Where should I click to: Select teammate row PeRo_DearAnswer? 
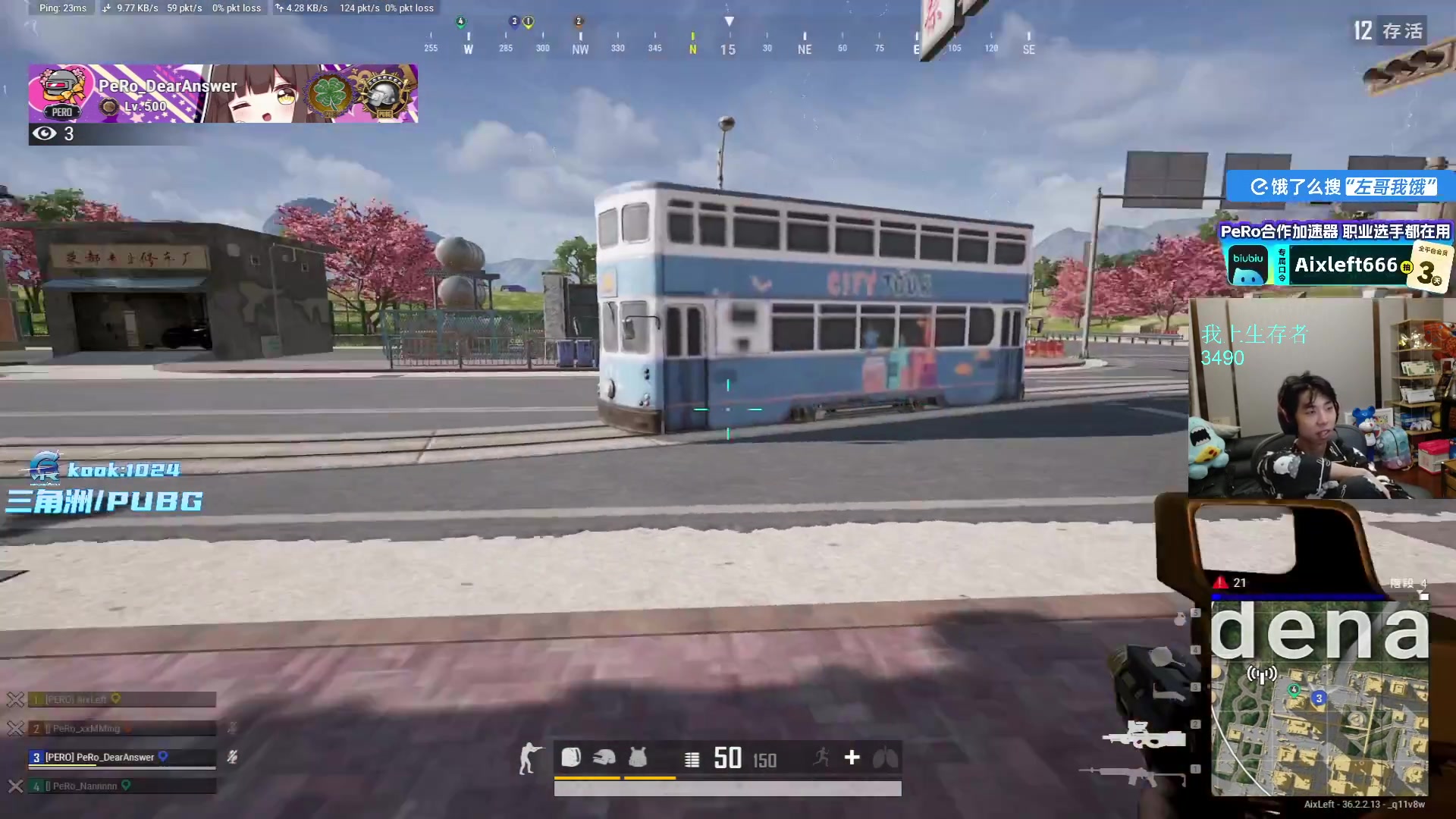[x=121, y=757]
